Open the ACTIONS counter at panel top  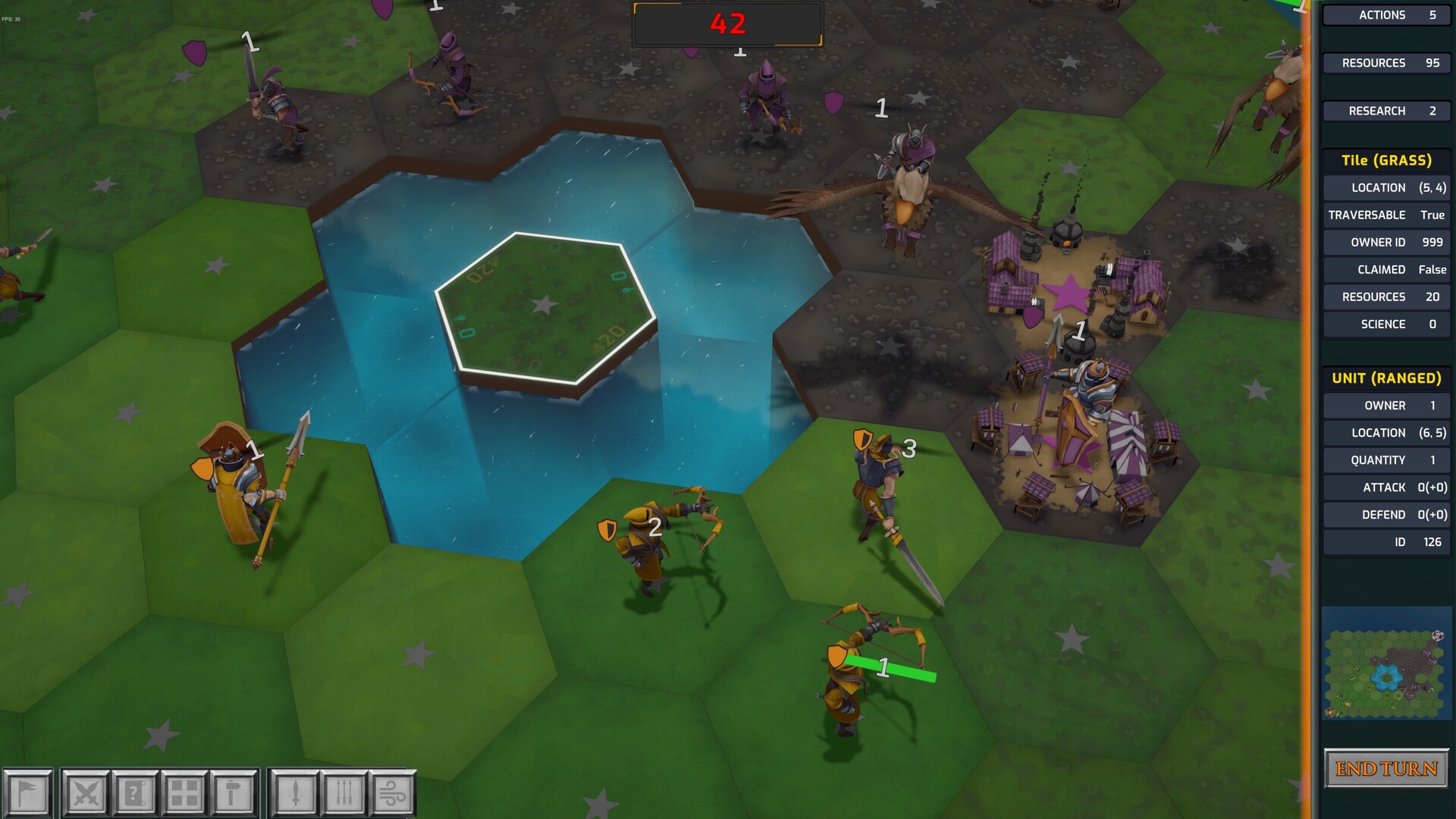pyautogui.click(x=1386, y=14)
